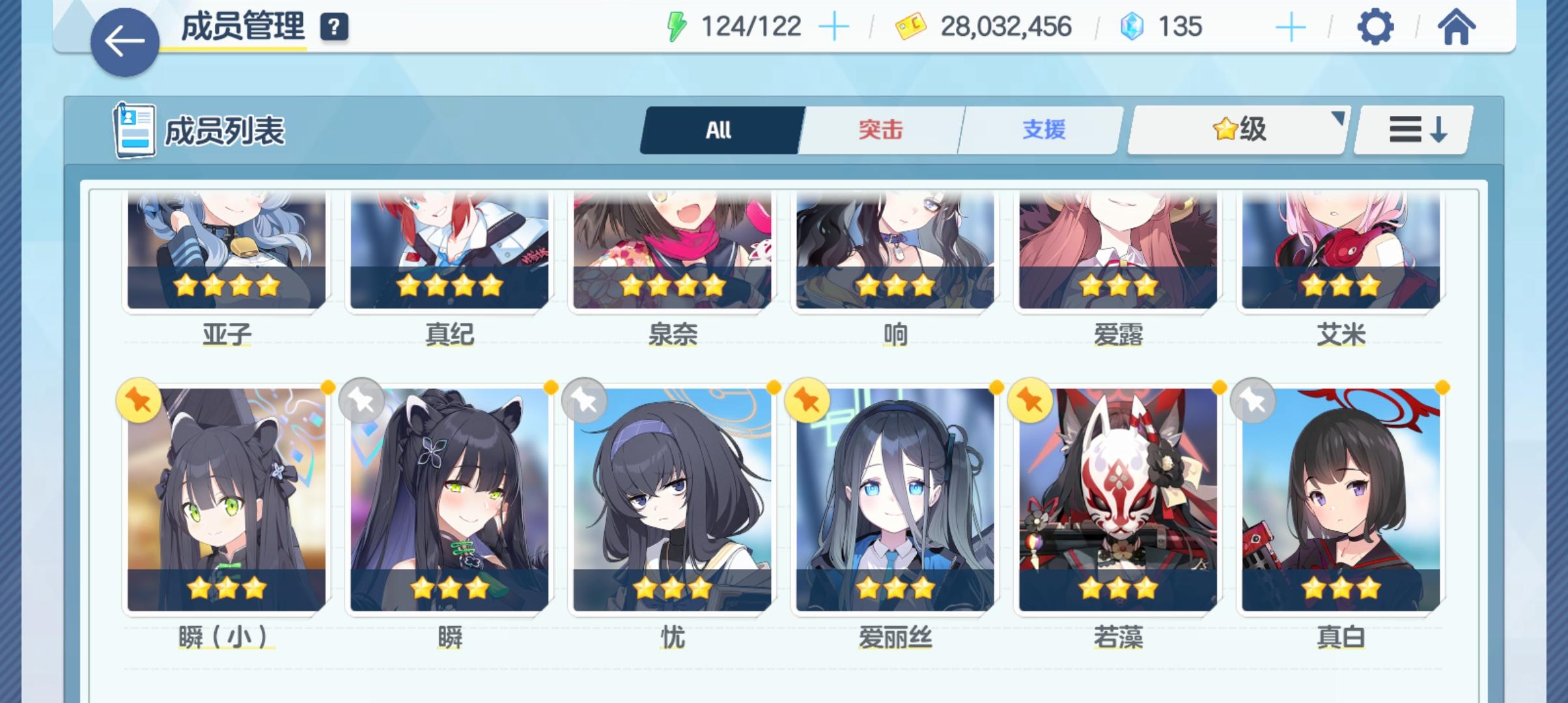Viewport: 1568px width, 703px height.
Task: Click the back arrow to leave member management
Action: coord(124,39)
